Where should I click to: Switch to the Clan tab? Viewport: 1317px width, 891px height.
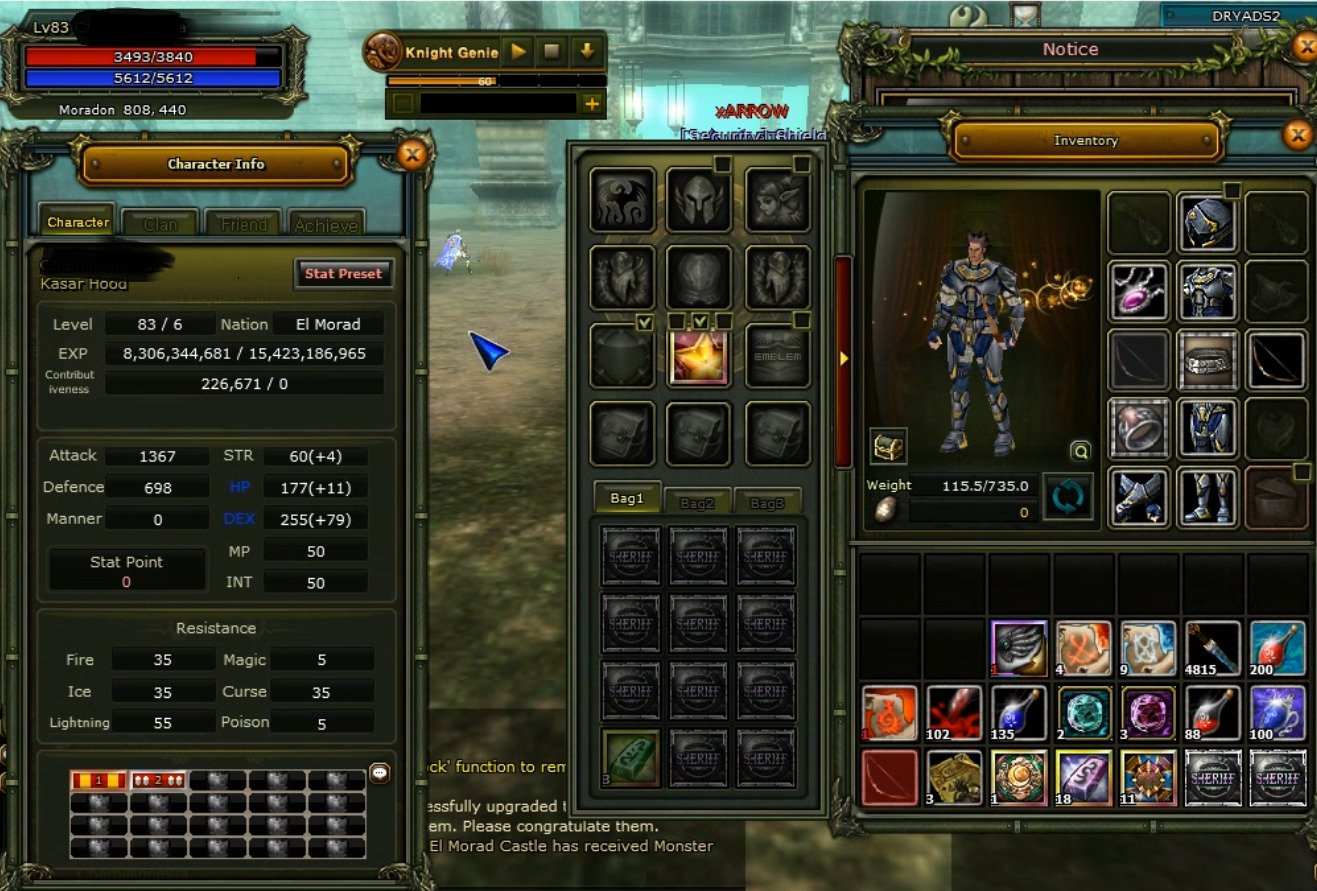pos(161,222)
